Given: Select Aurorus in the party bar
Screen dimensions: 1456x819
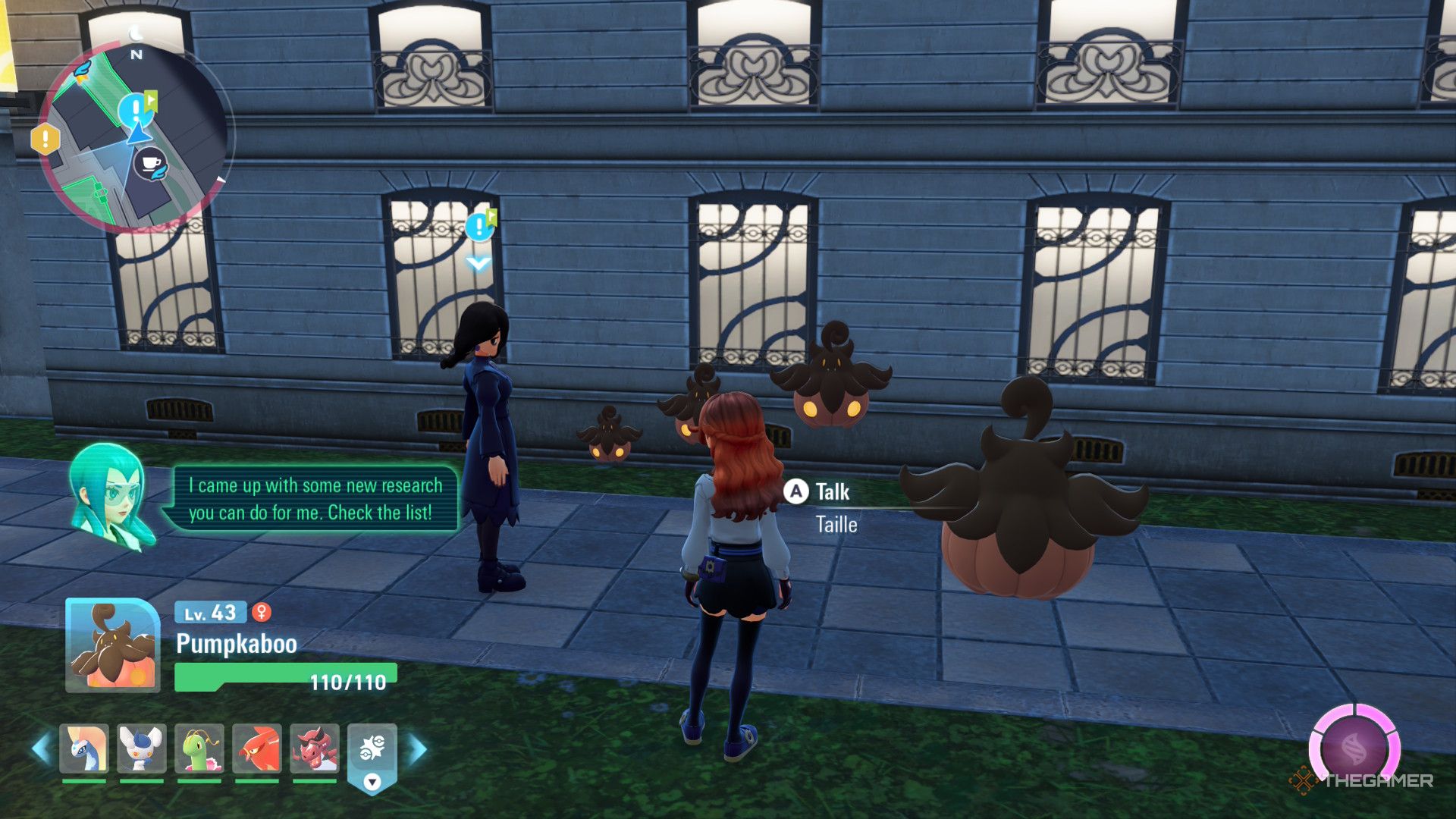Looking at the screenshot, I should (x=84, y=748).
